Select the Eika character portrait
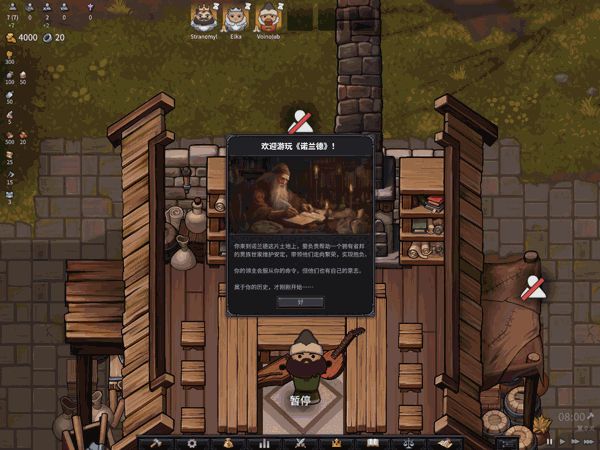Screen dimensions: 600x450 tap(234, 17)
